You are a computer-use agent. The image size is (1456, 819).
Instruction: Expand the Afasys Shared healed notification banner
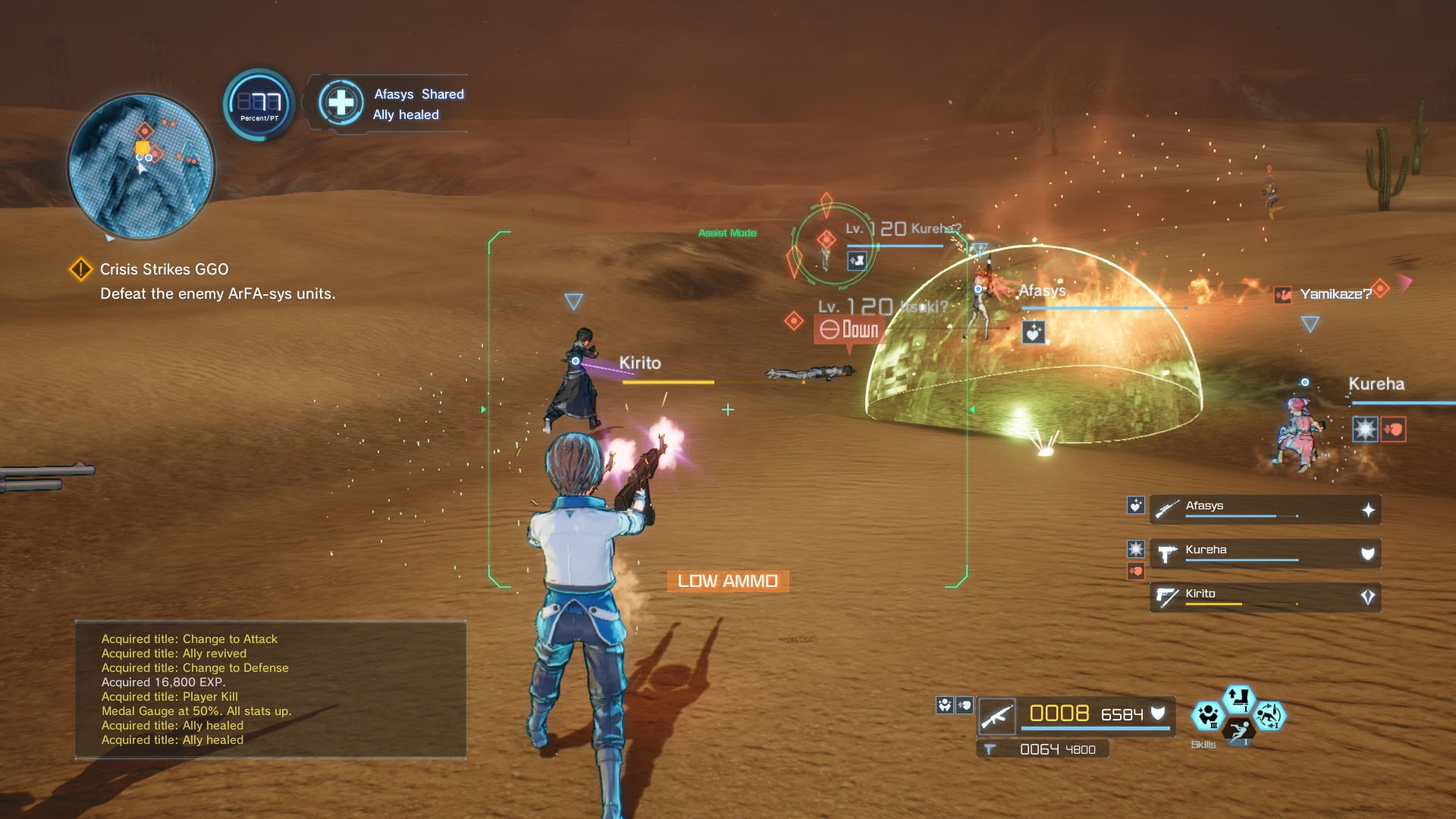394,103
